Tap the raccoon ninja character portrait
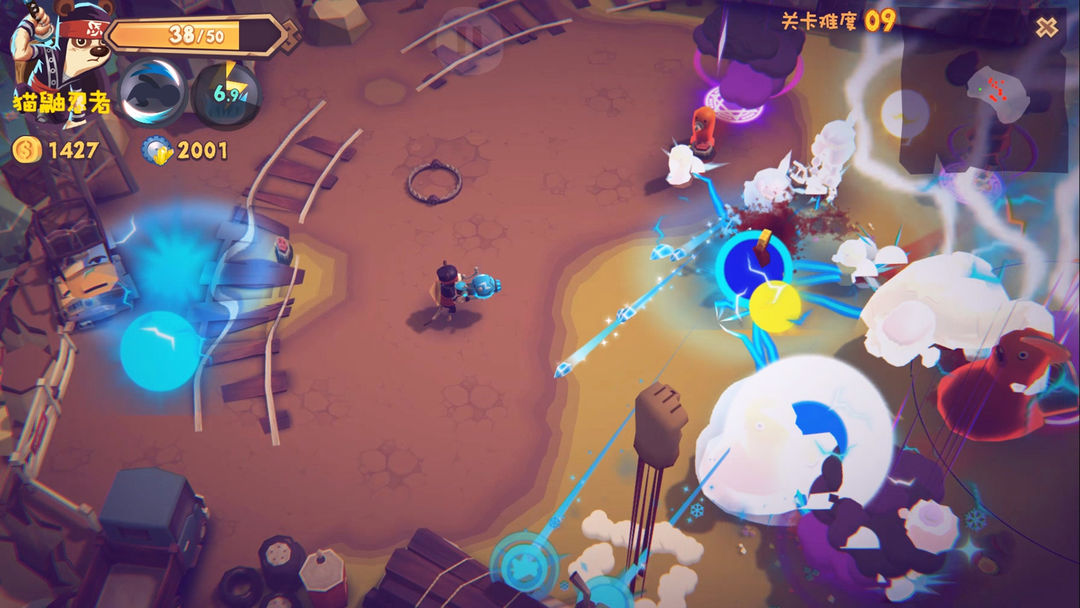Image resolution: width=1080 pixels, height=608 pixels. point(45,50)
